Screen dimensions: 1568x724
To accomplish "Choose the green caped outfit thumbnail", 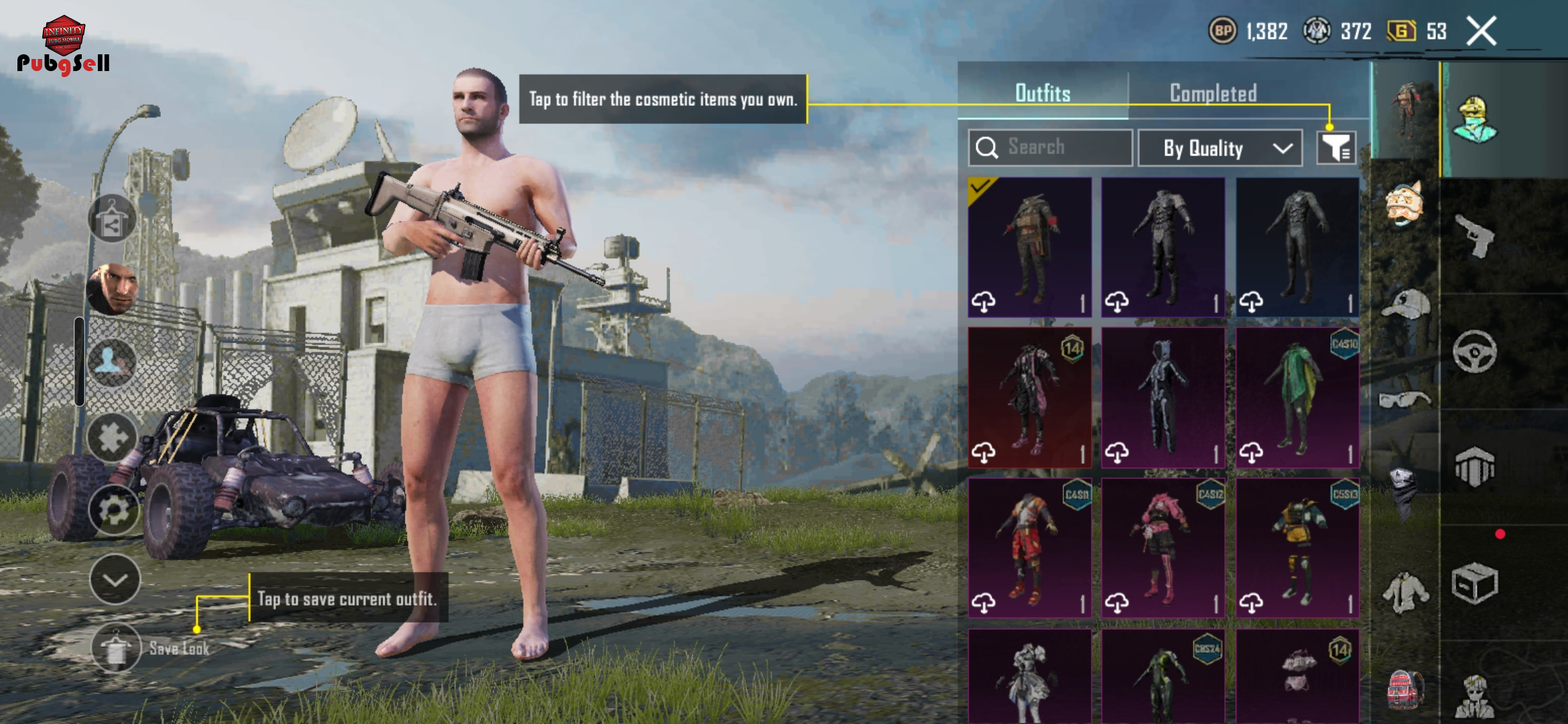I will tap(1297, 398).
